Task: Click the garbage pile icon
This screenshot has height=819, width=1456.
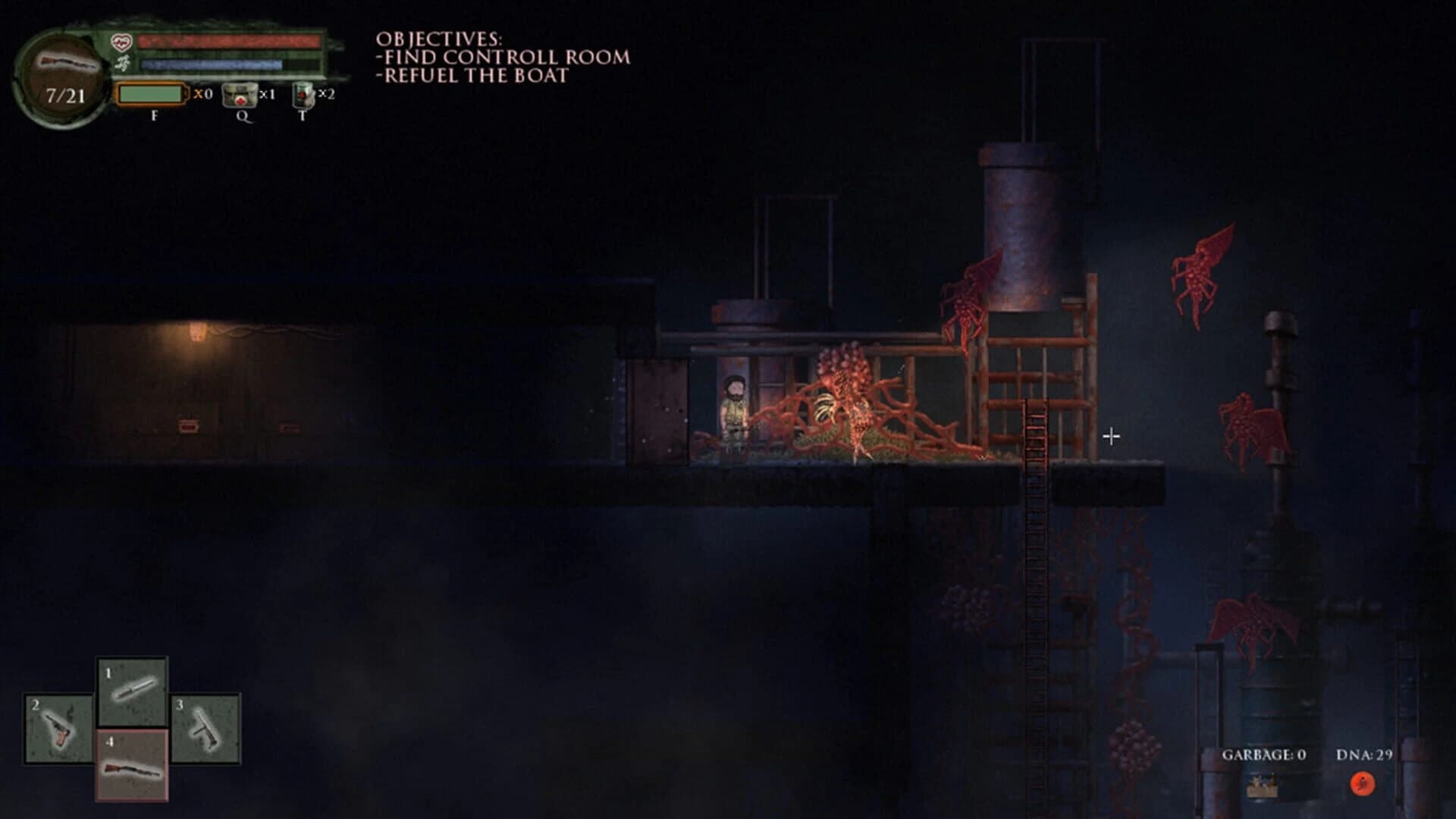Action: (1262, 786)
